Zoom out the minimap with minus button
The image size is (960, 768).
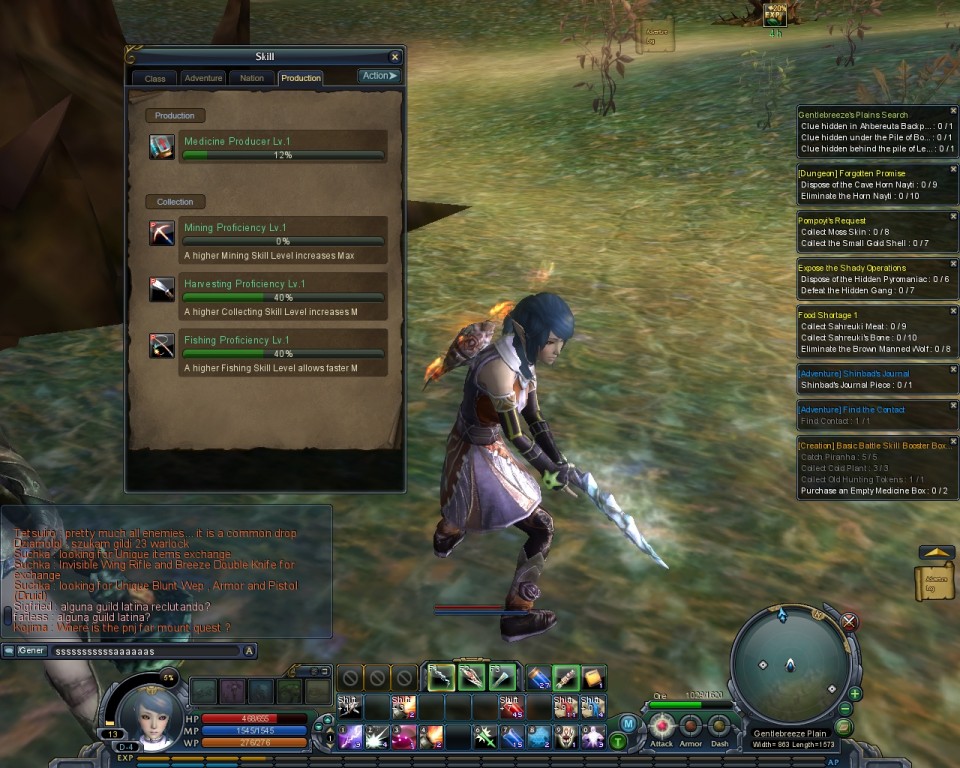tap(846, 709)
